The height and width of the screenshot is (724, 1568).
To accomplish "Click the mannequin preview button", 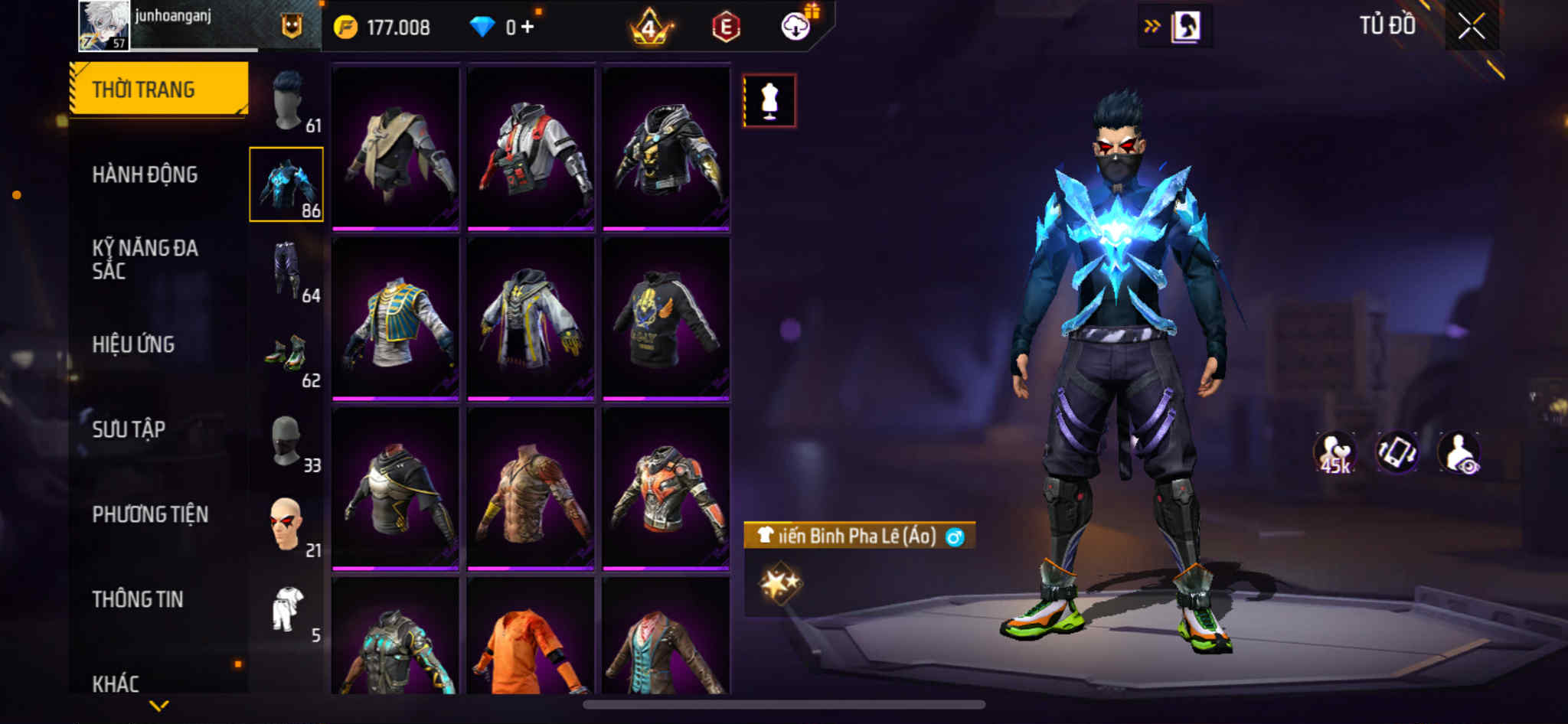I will (x=769, y=100).
